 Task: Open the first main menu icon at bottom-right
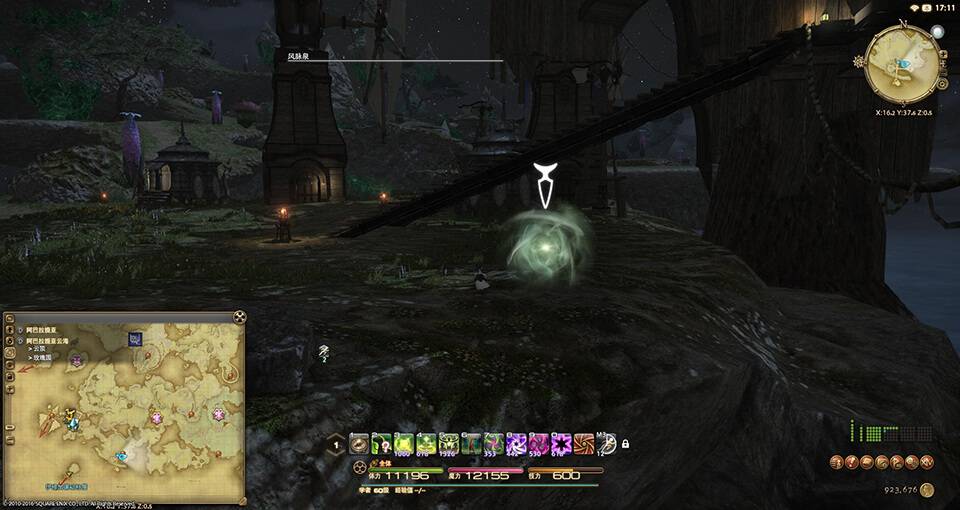pyautogui.click(x=835, y=462)
